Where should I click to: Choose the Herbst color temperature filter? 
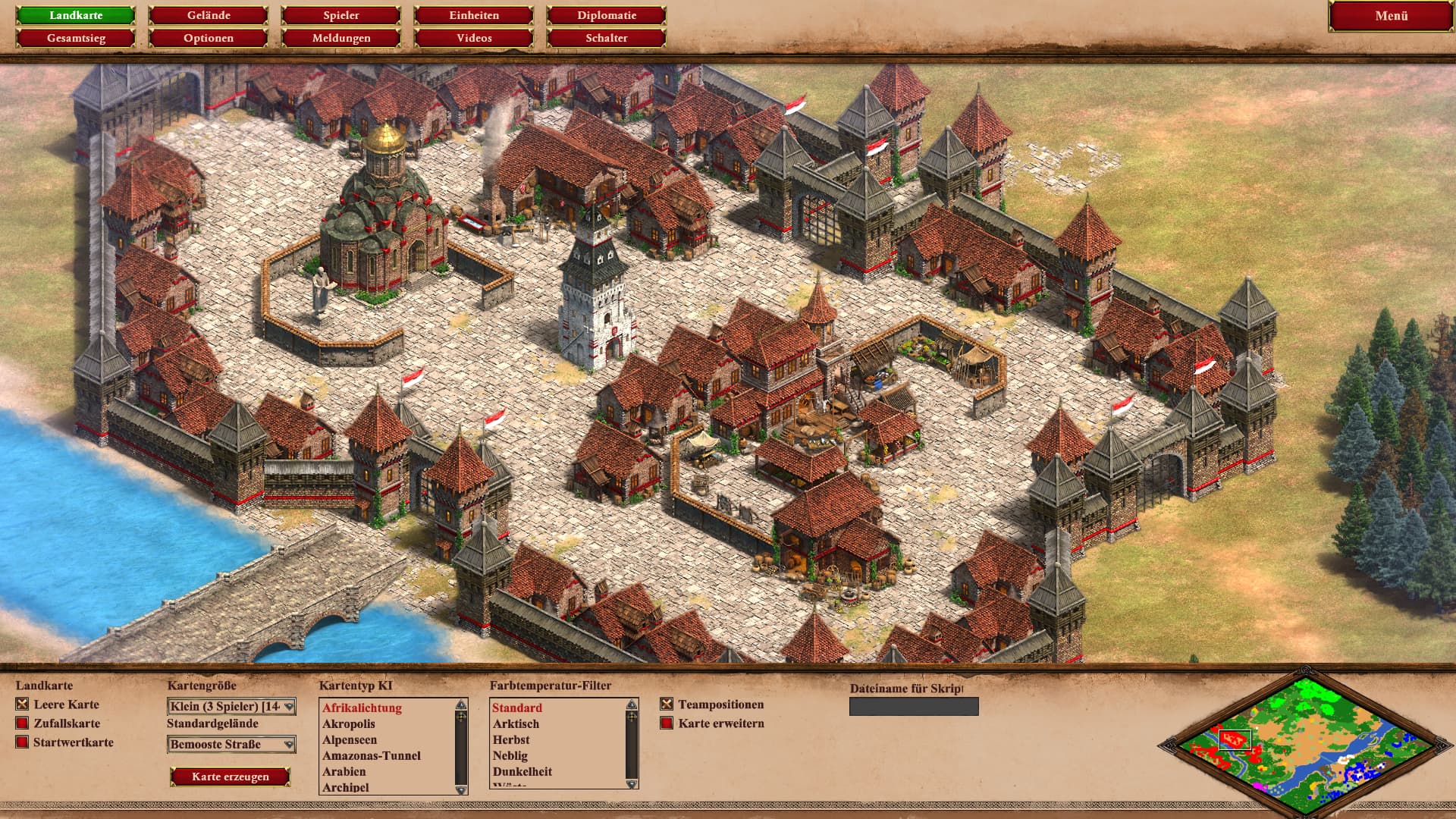511,740
